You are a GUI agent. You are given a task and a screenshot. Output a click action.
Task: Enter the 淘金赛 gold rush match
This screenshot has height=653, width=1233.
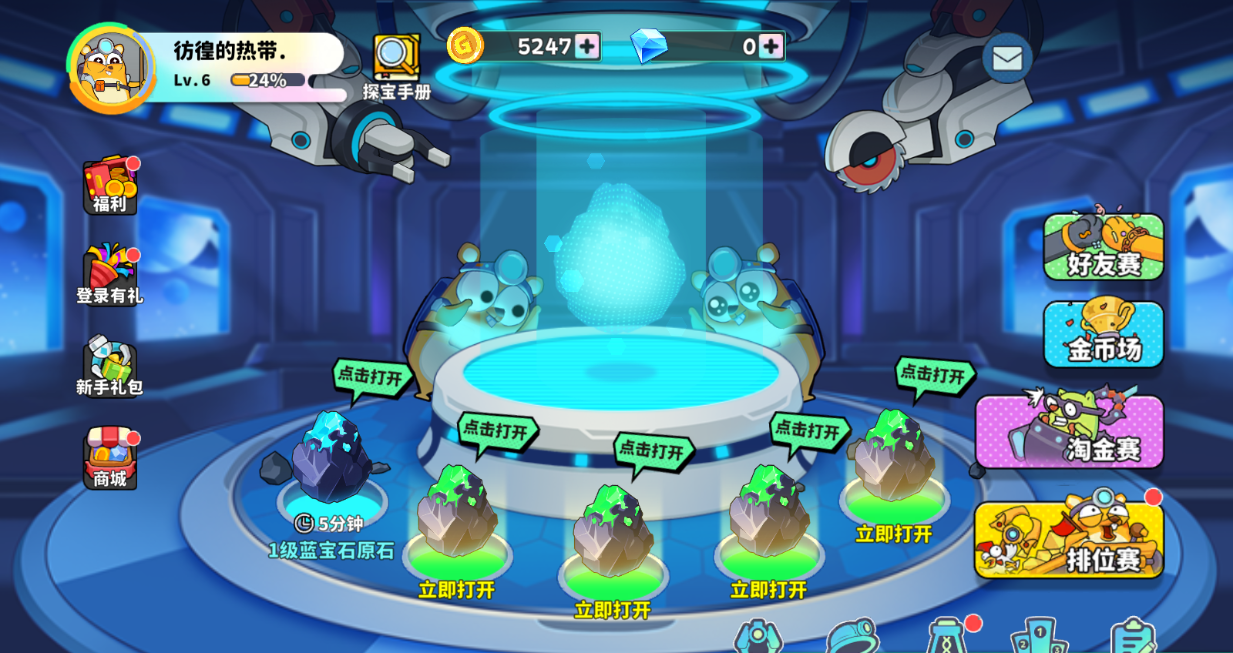tap(1069, 432)
